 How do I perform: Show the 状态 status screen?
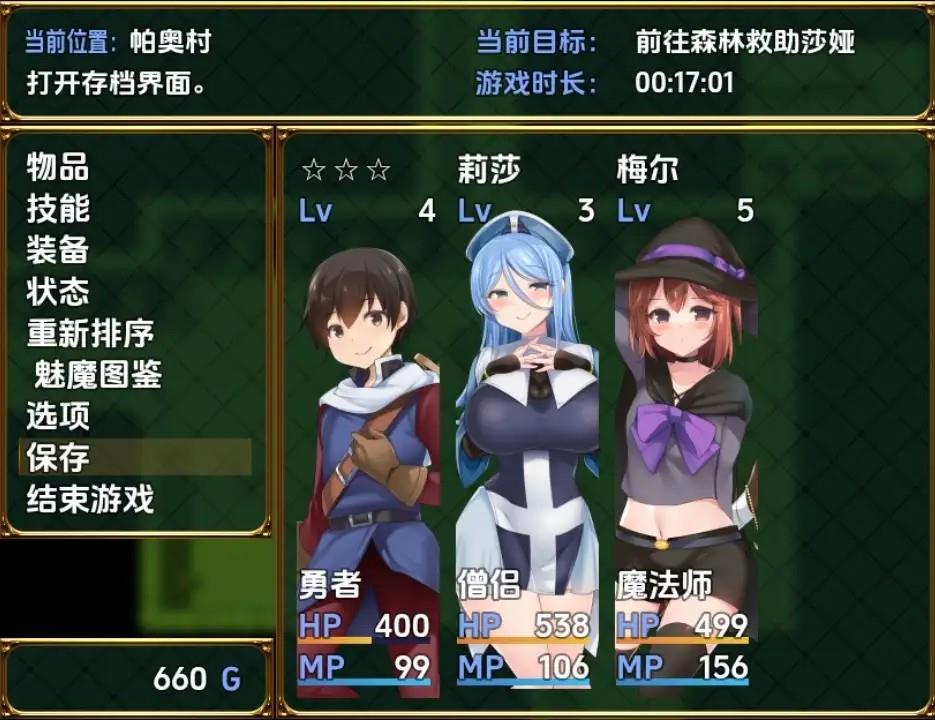(58, 292)
